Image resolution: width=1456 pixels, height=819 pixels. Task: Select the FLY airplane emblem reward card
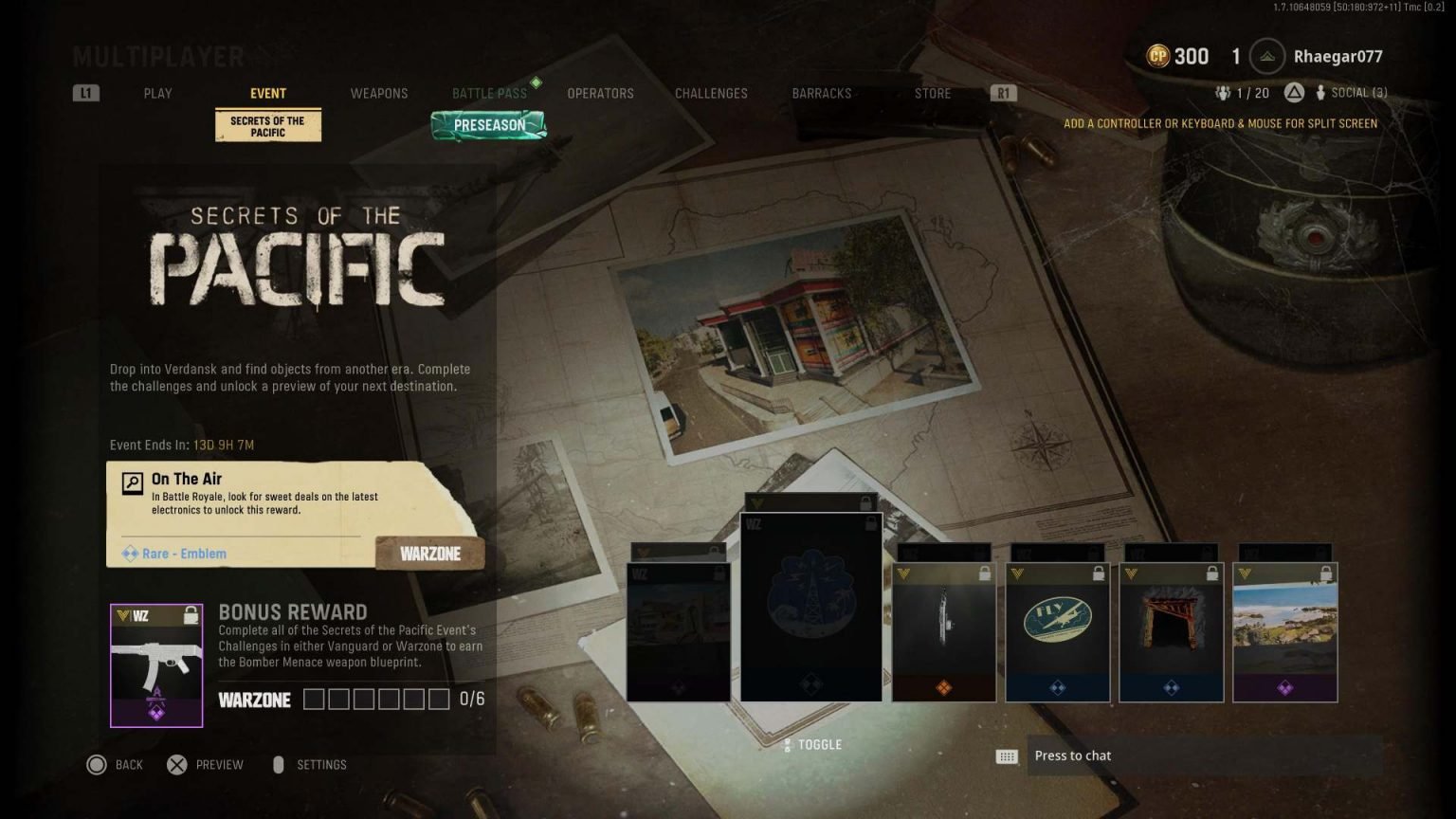1057,632
